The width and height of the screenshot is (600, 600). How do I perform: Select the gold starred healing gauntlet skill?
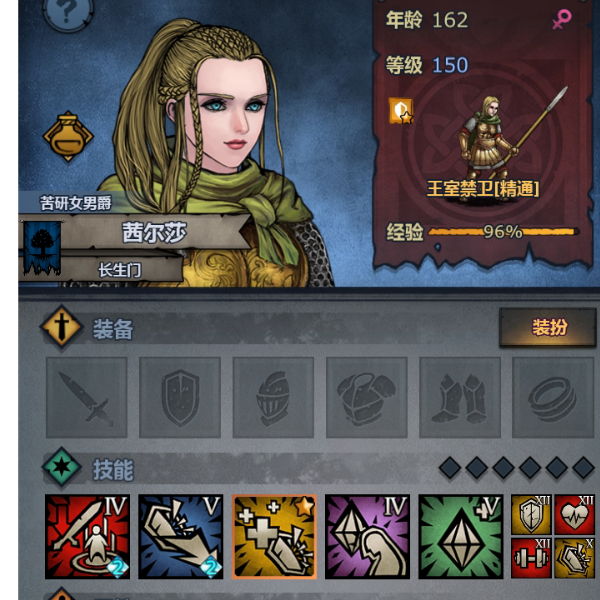(x=274, y=537)
